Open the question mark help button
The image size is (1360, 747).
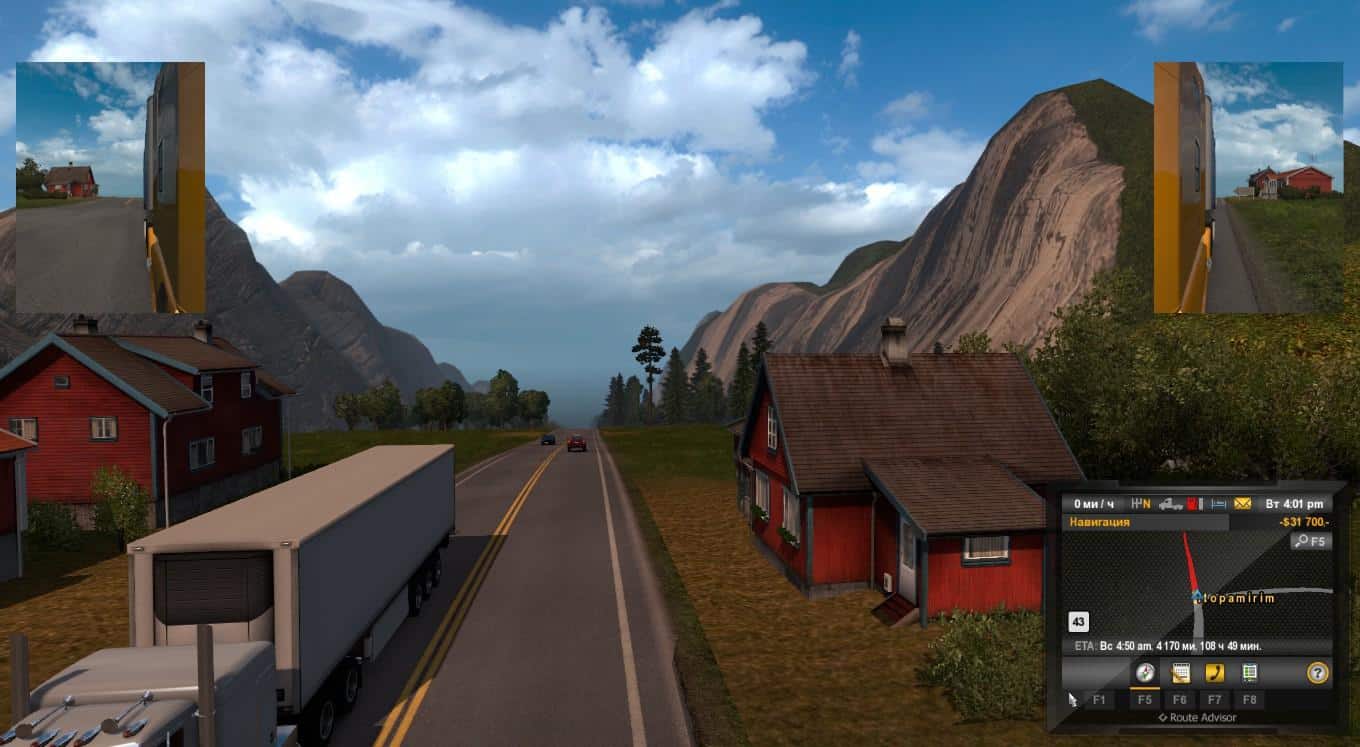pos(1318,673)
